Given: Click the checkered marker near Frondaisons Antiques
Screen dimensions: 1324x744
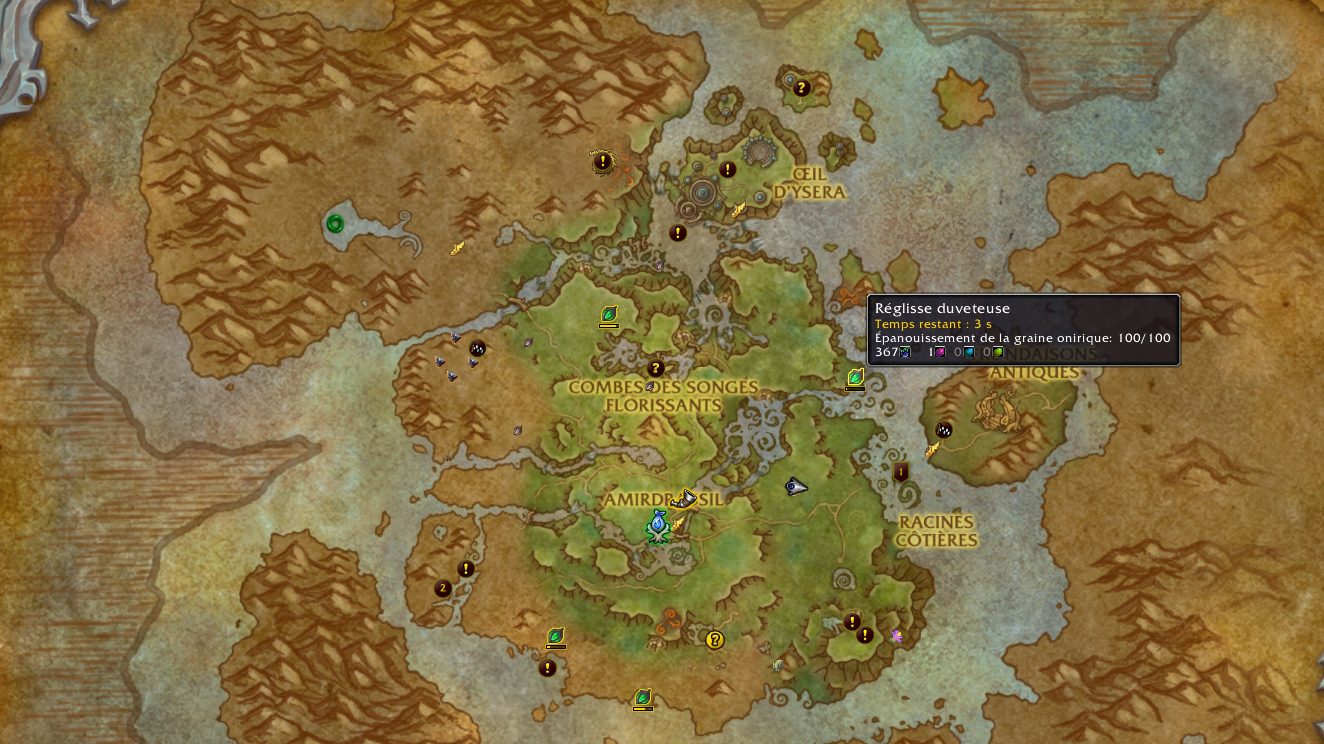Looking at the screenshot, I should coord(943,430).
